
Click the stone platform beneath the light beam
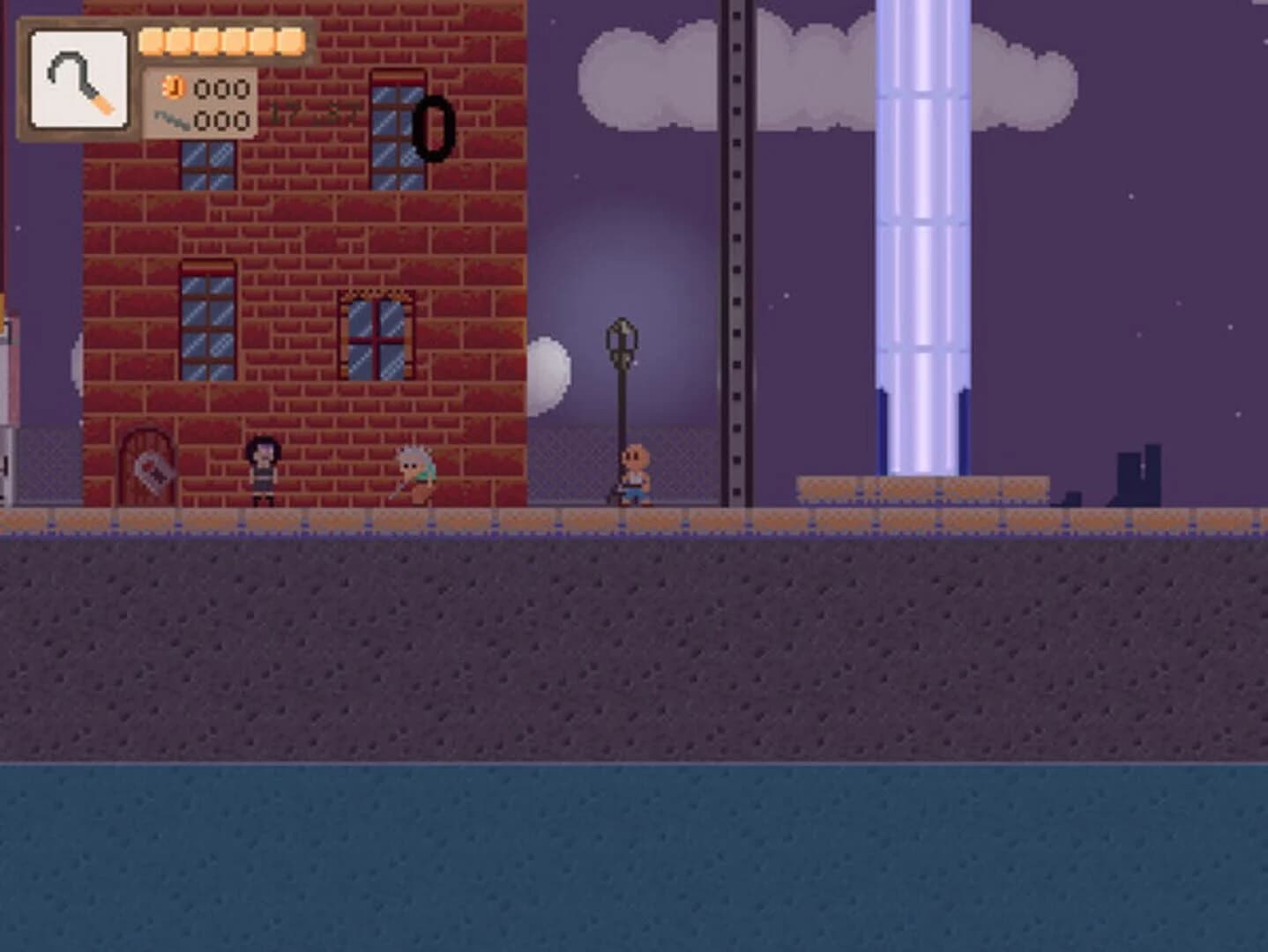[x=922, y=489]
